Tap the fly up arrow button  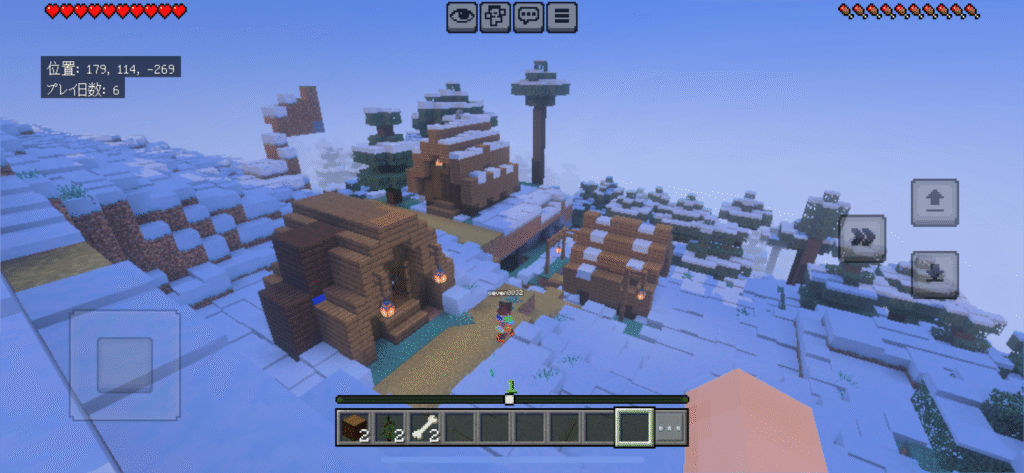pos(934,203)
